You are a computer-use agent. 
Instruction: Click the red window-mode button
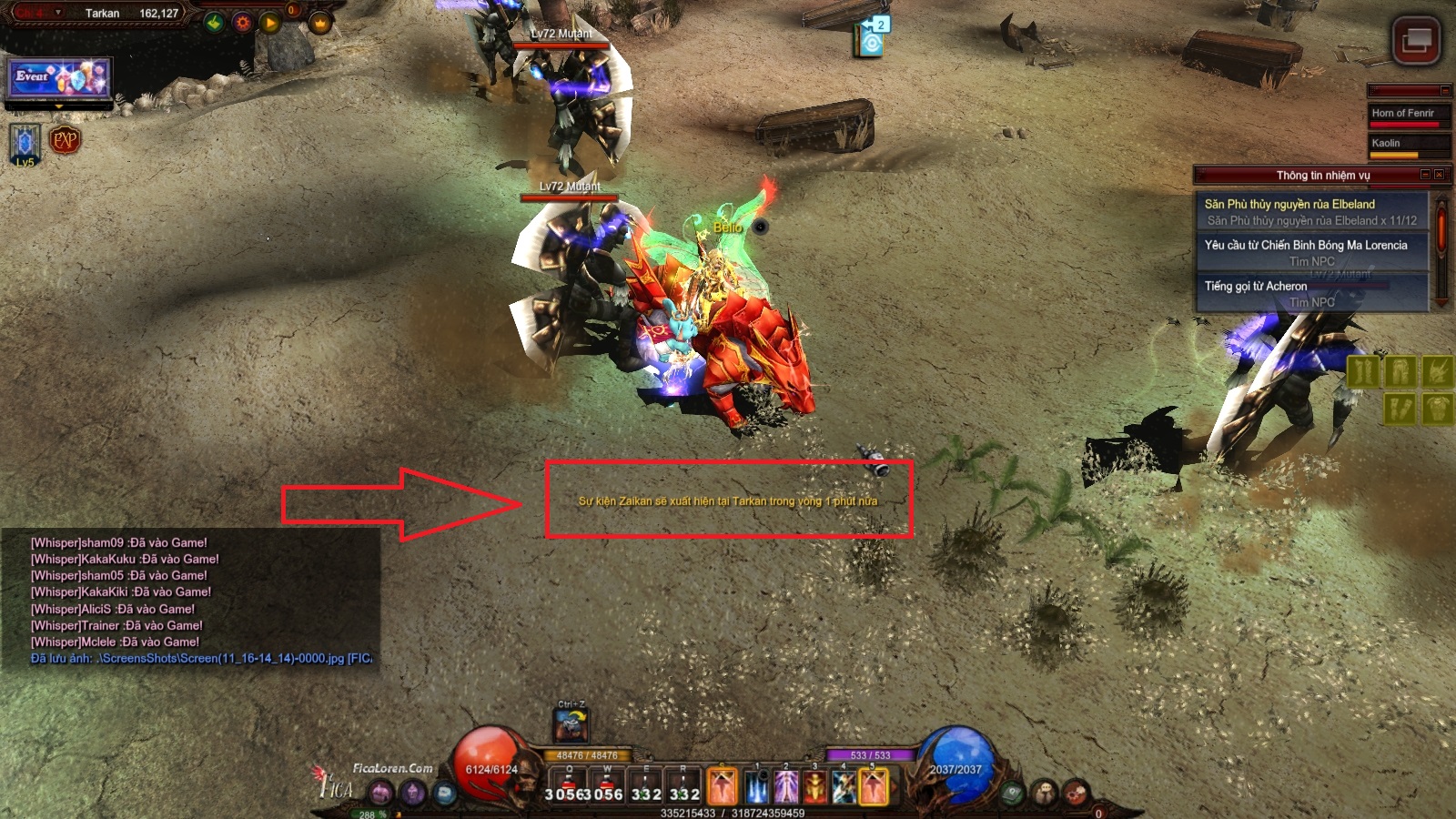coord(1416,41)
